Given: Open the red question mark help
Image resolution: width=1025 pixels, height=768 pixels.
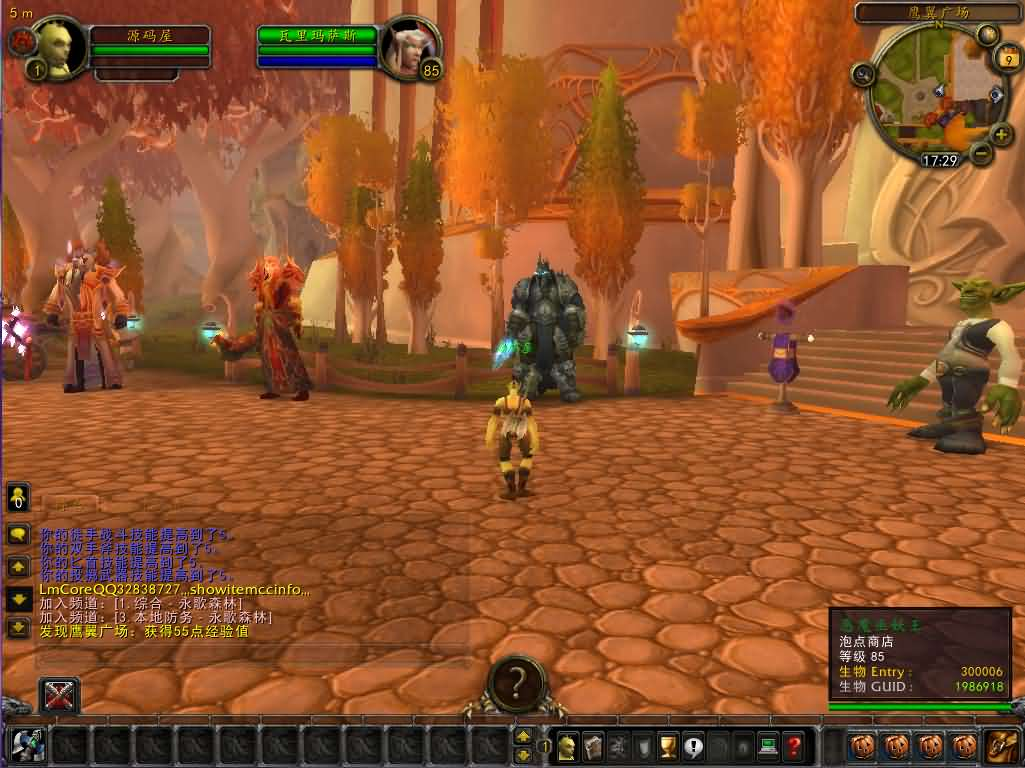Looking at the screenshot, I should coord(794,745).
